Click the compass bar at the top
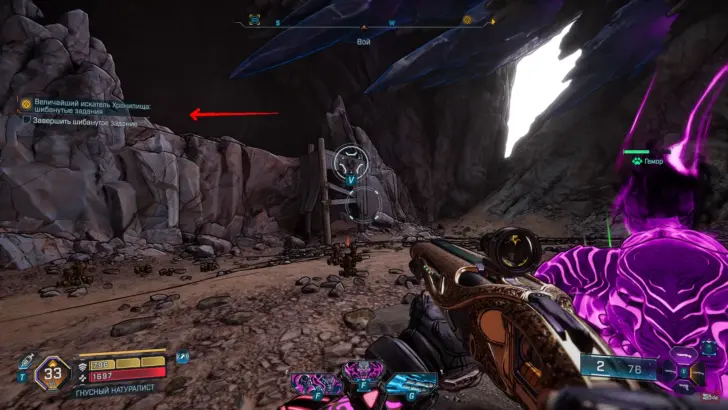This screenshot has height=410, width=728. tap(363, 20)
